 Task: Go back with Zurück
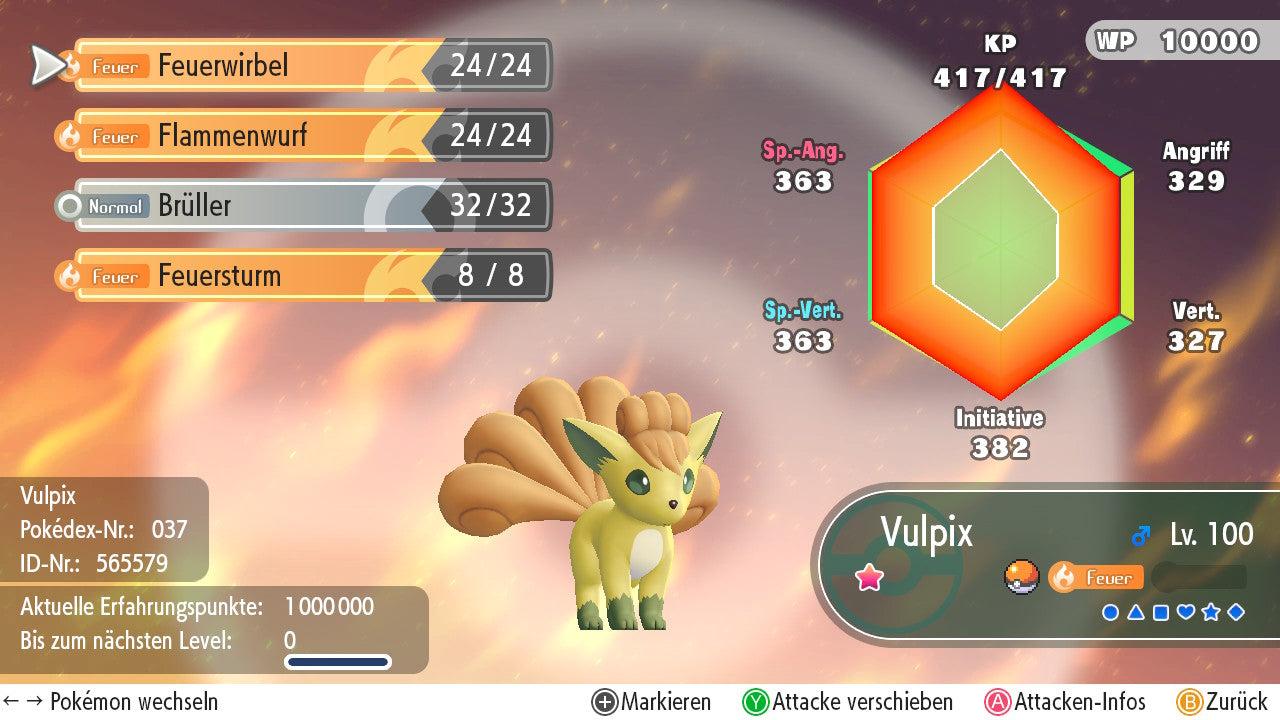coord(1222,702)
